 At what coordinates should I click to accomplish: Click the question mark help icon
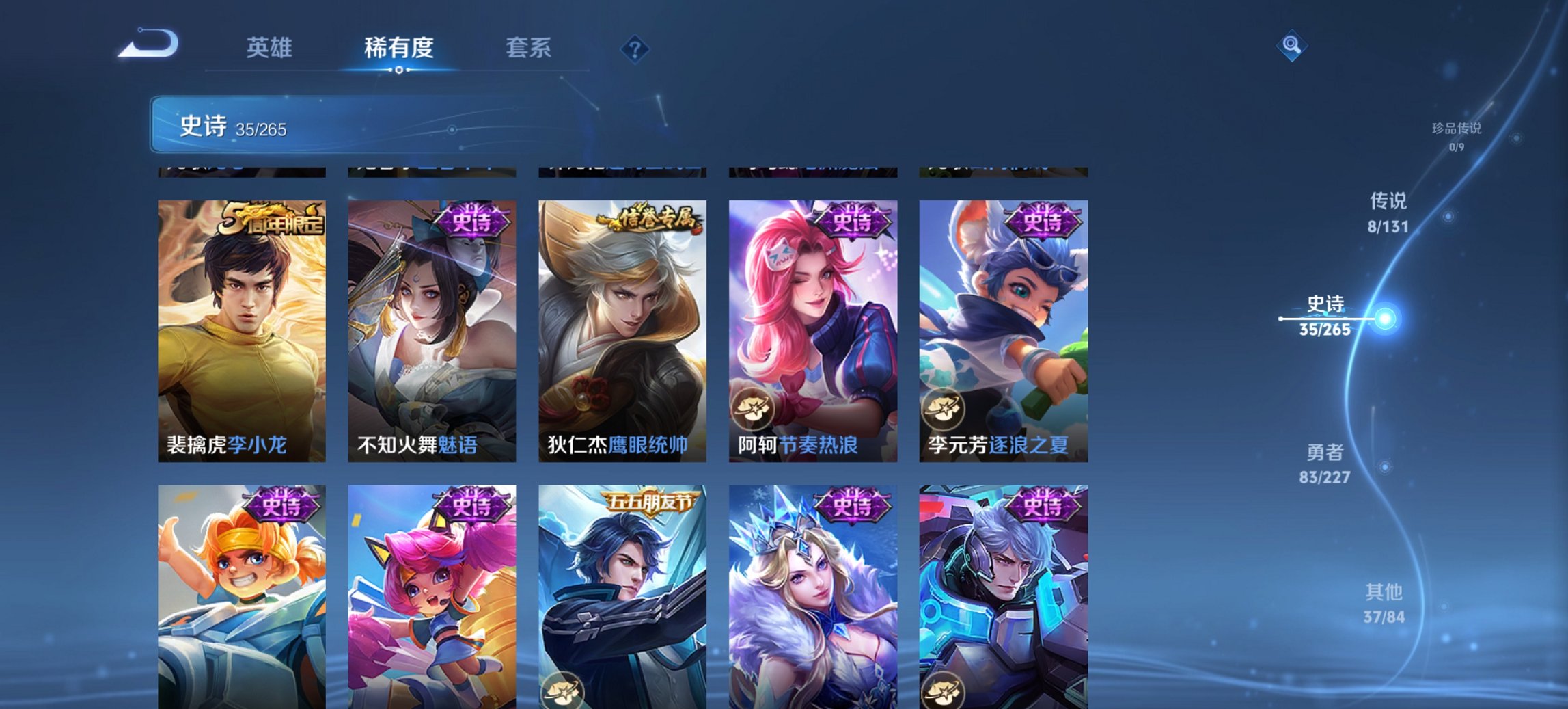pyautogui.click(x=634, y=48)
